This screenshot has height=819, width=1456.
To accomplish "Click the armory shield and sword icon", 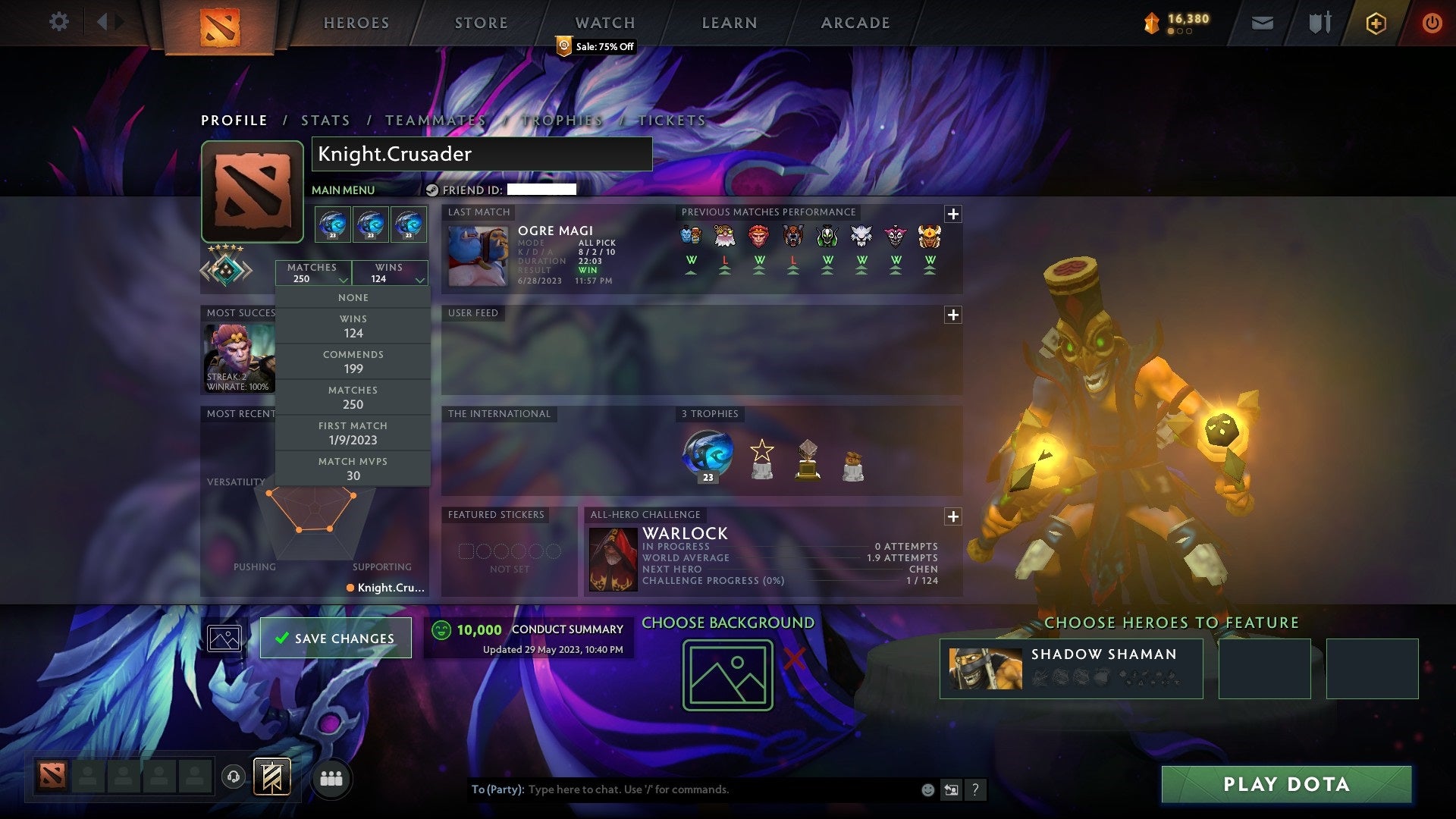I will click(x=1319, y=22).
